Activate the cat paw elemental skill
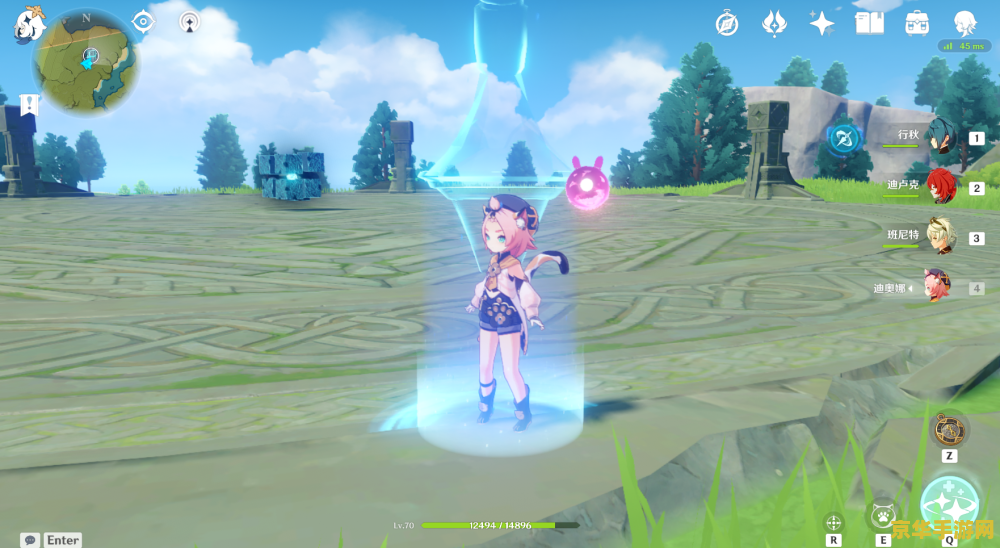This screenshot has height=548, width=1000. (882, 516)
